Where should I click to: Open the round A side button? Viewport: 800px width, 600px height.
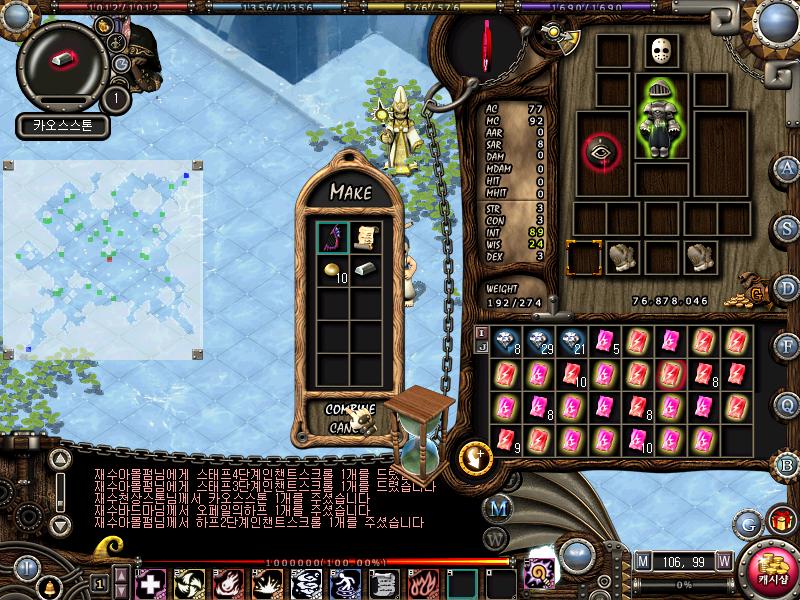[x=787, y=168]
